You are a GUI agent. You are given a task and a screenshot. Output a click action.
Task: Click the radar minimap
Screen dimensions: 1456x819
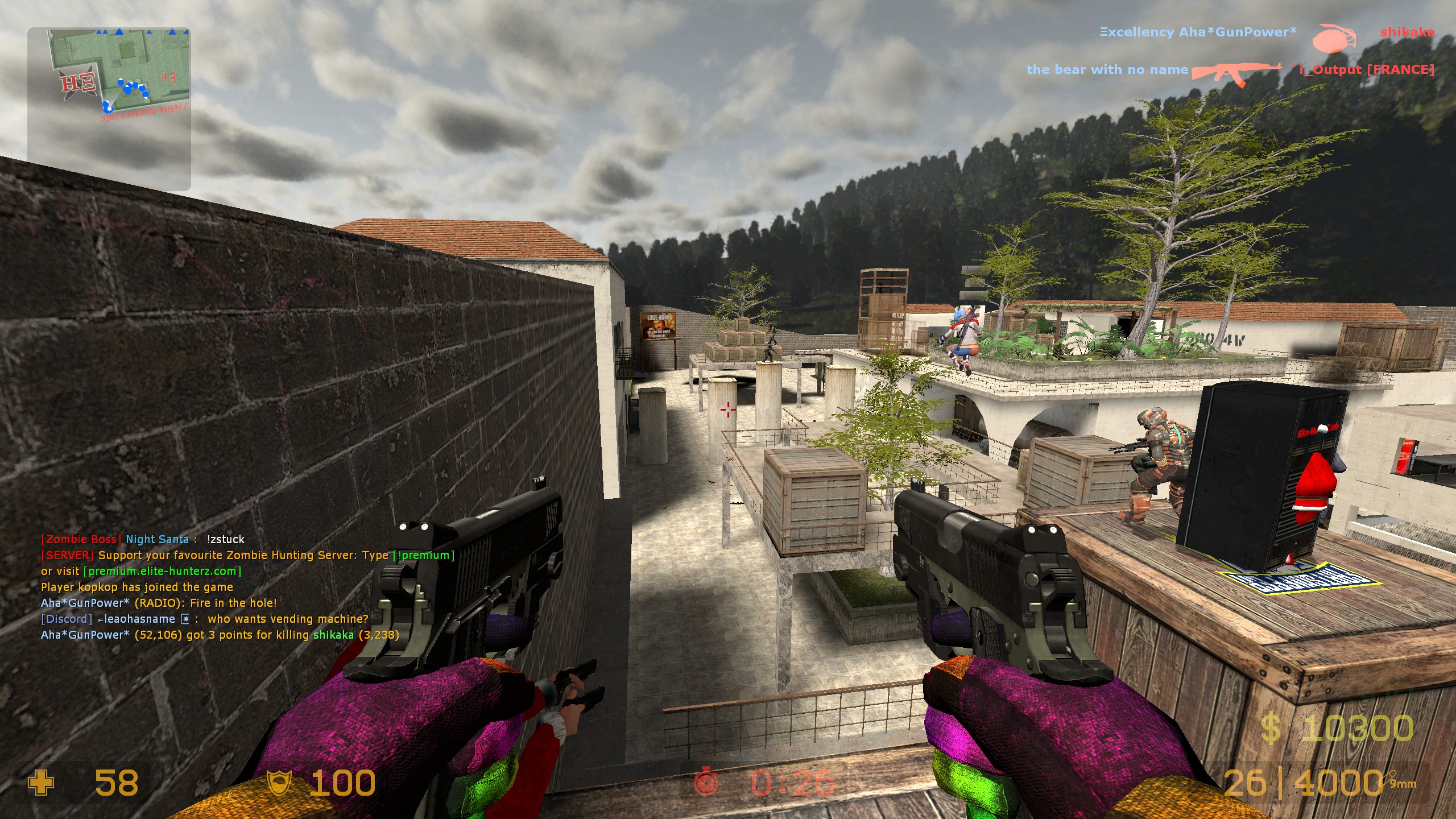coord(109,108)
